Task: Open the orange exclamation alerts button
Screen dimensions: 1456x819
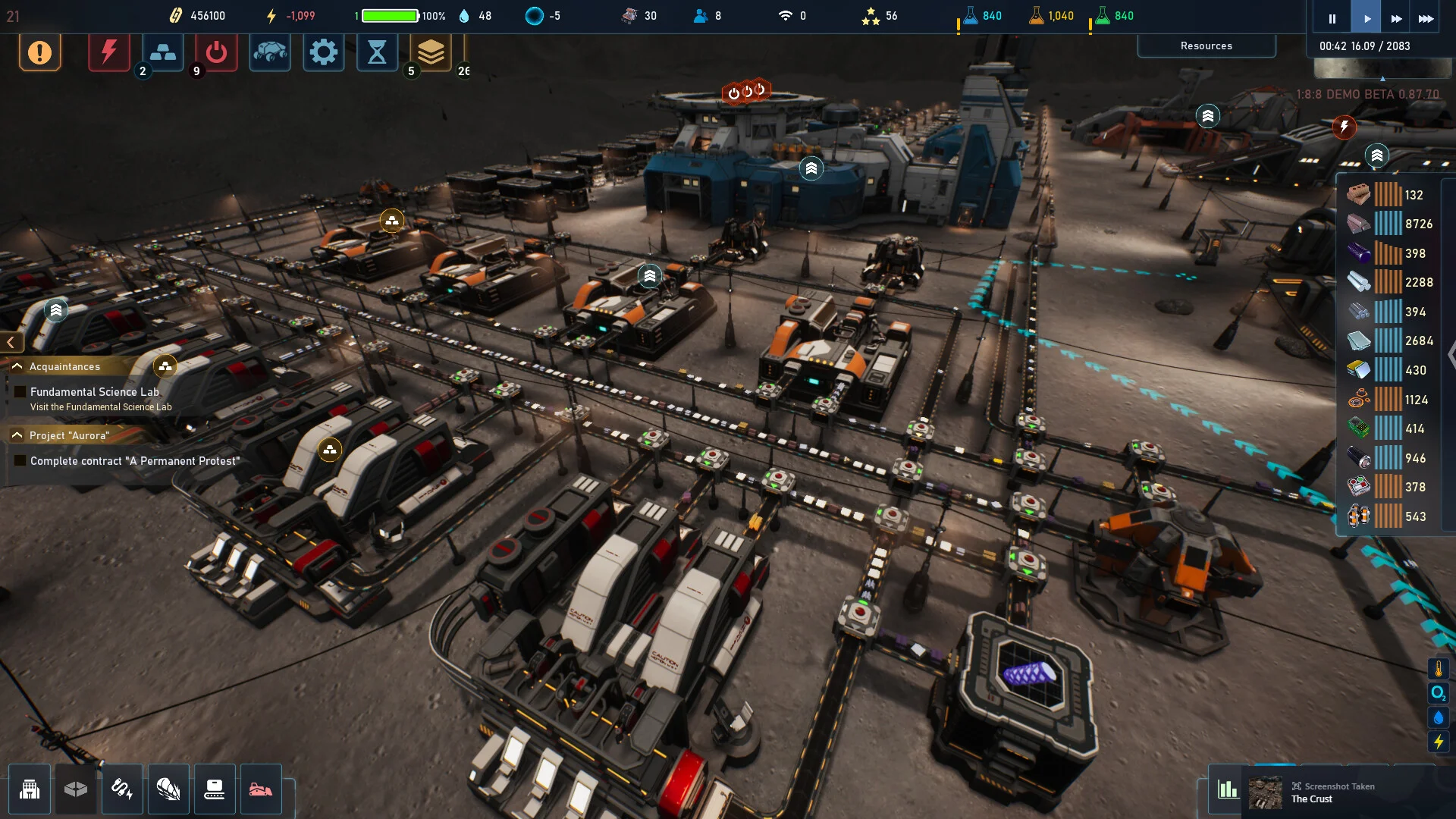Action: pos(39,52)
